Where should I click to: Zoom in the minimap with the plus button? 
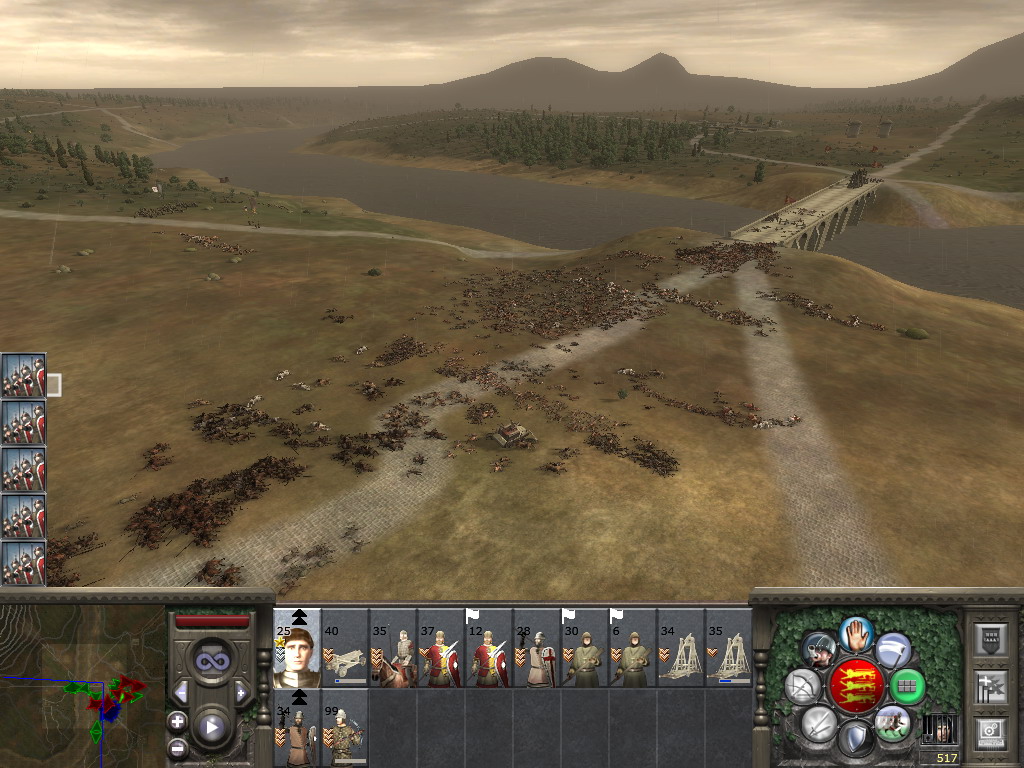[x=177, y=721]
